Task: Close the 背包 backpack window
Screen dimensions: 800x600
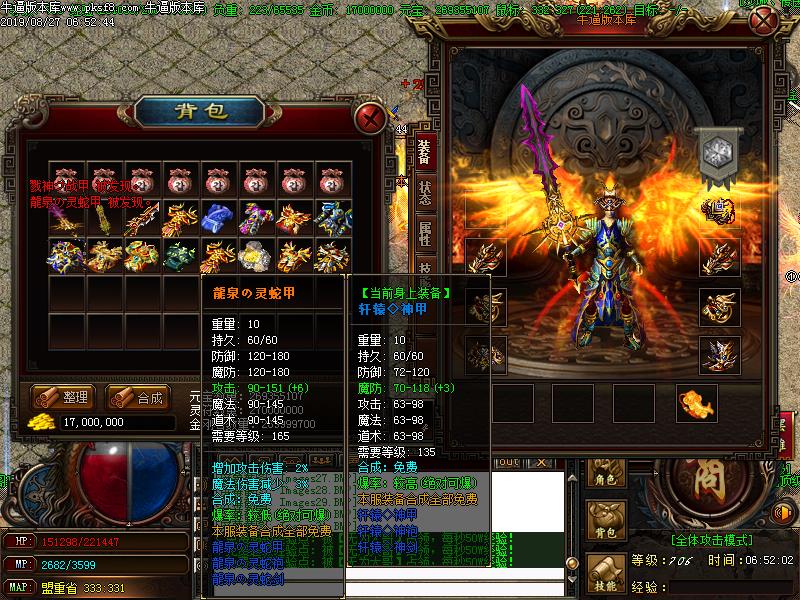Action: [x=372, y=118]
